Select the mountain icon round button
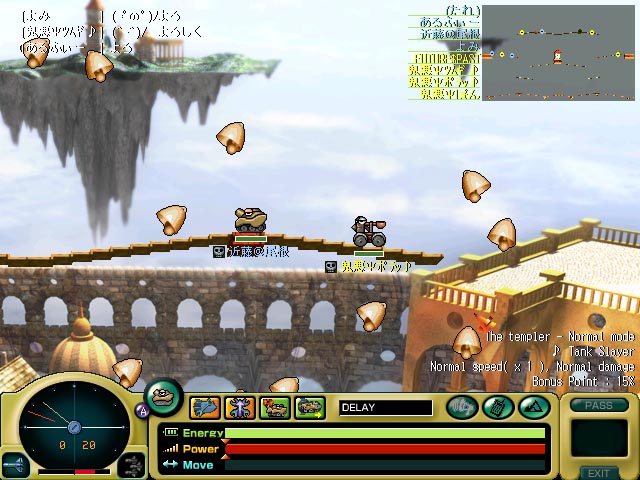This screenshot has height=480, width=640. point(531,407)
